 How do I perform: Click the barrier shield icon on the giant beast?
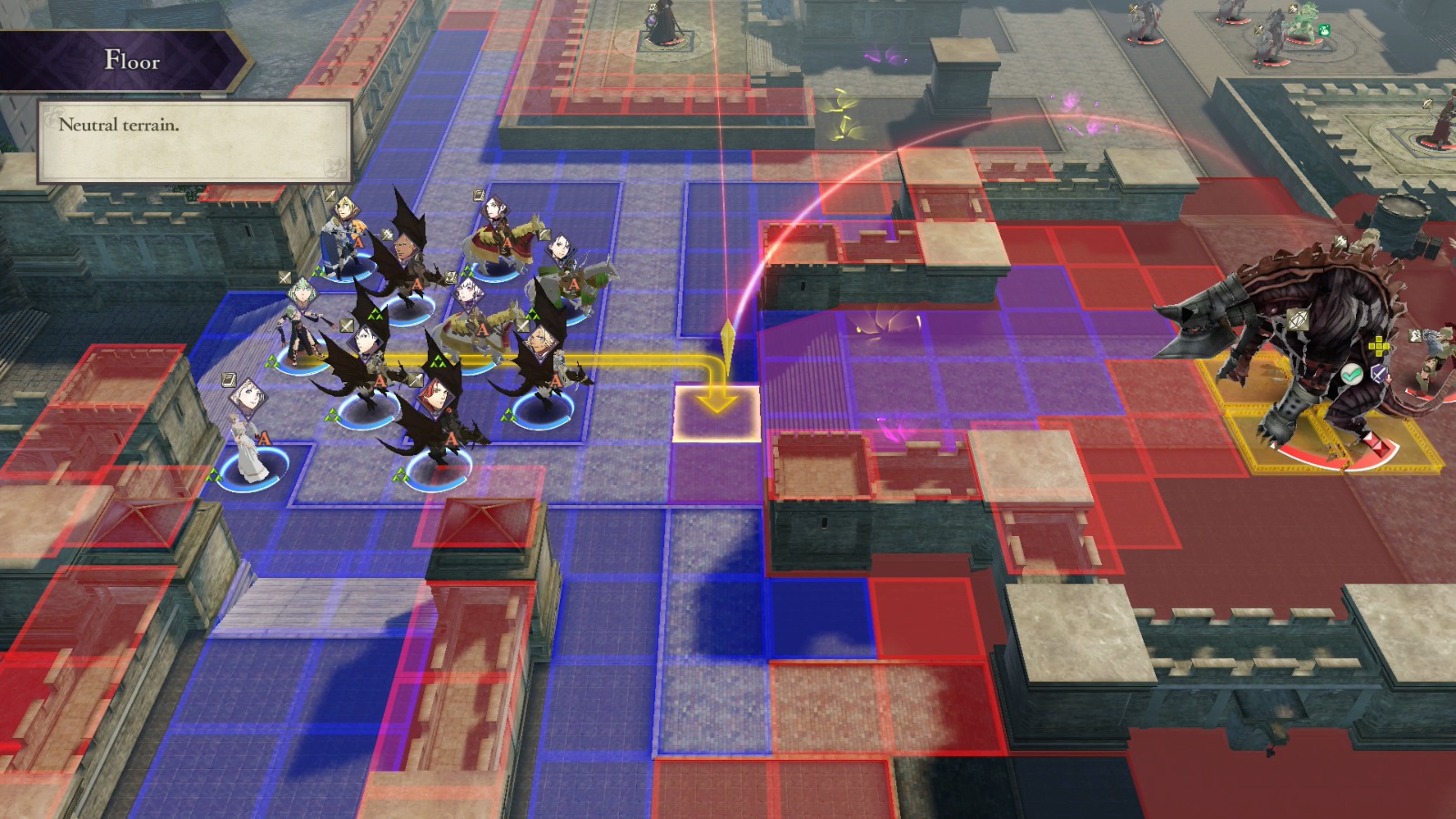point(1298,320)
